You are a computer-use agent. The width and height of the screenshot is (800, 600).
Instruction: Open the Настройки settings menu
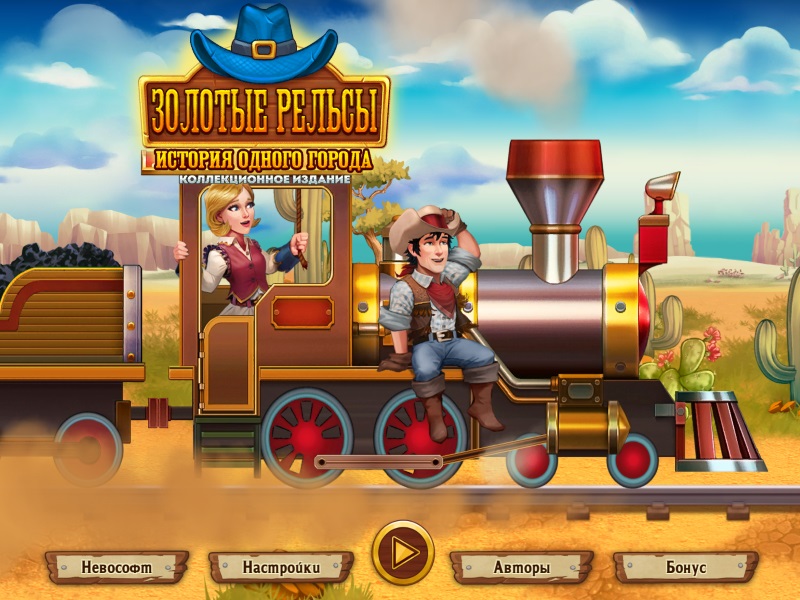pyautogui.click(x=281, y=567)
